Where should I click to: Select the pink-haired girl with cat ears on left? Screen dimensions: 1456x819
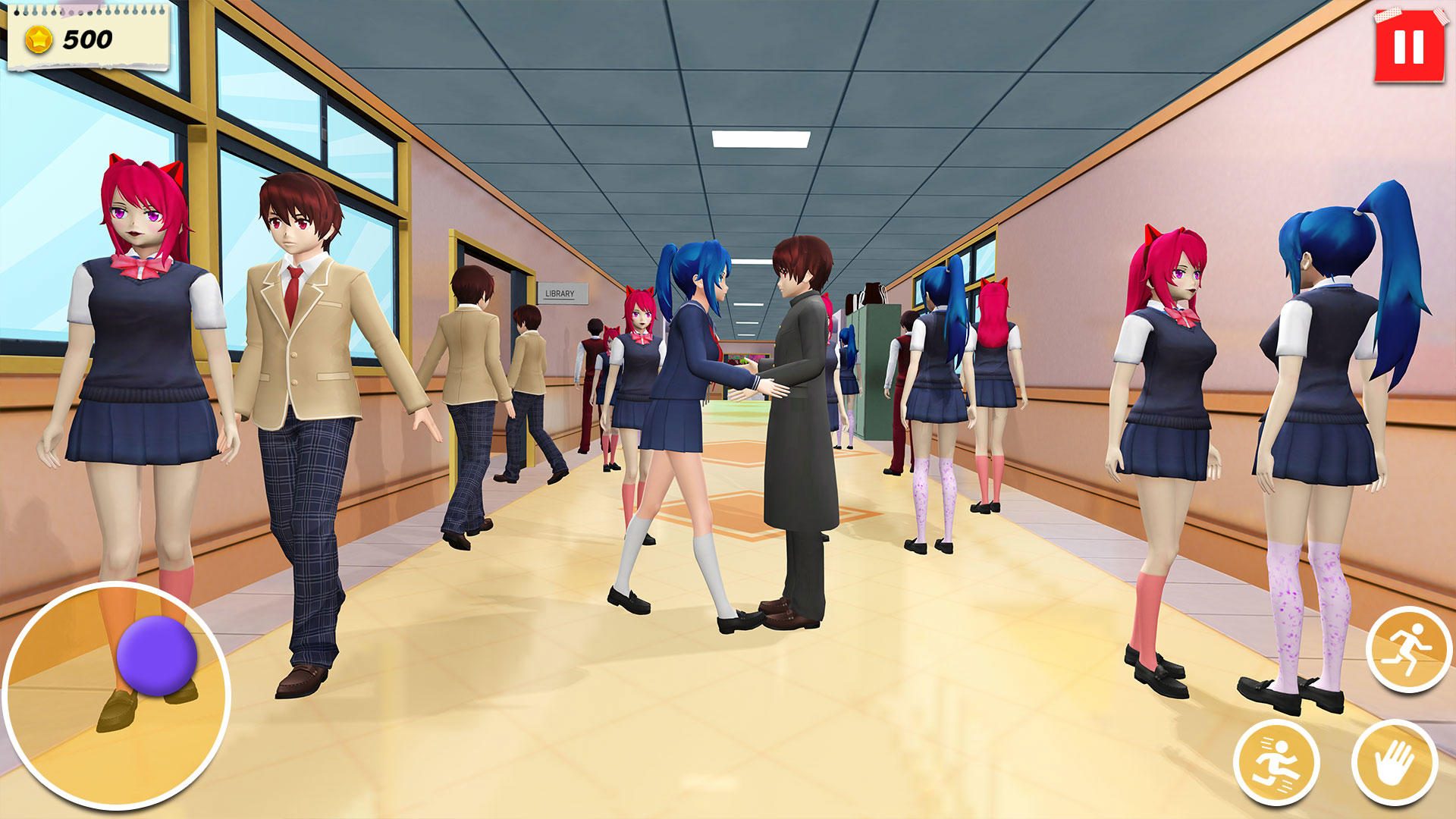[136, 341]
